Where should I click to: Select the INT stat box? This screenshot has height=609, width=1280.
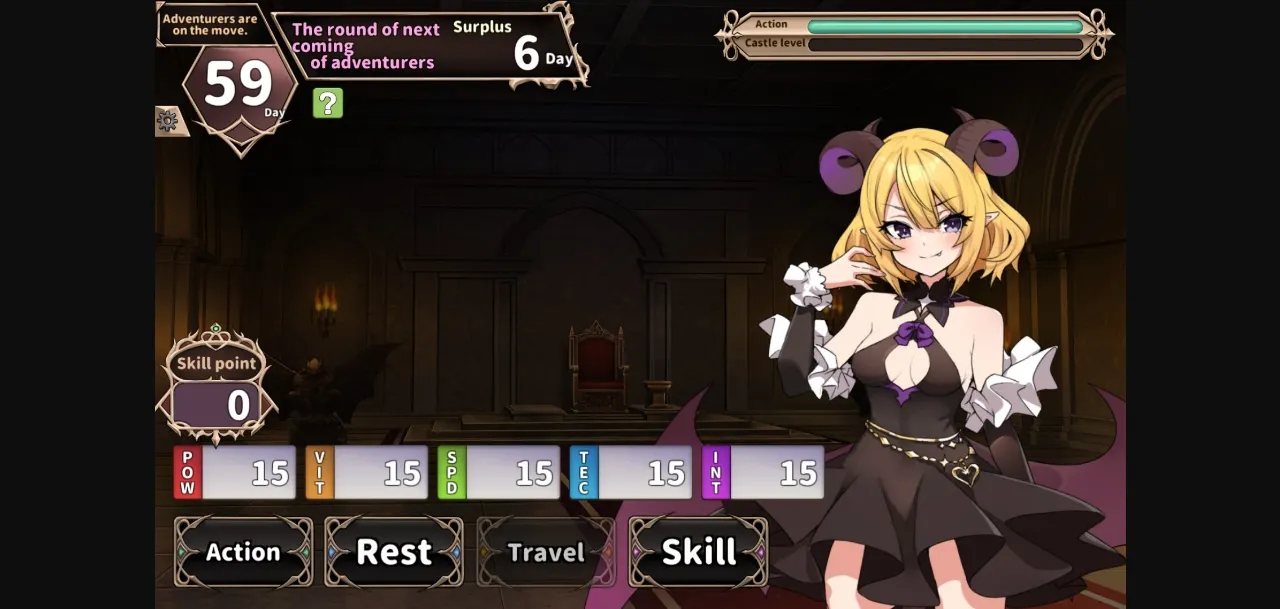pos(763,473)
